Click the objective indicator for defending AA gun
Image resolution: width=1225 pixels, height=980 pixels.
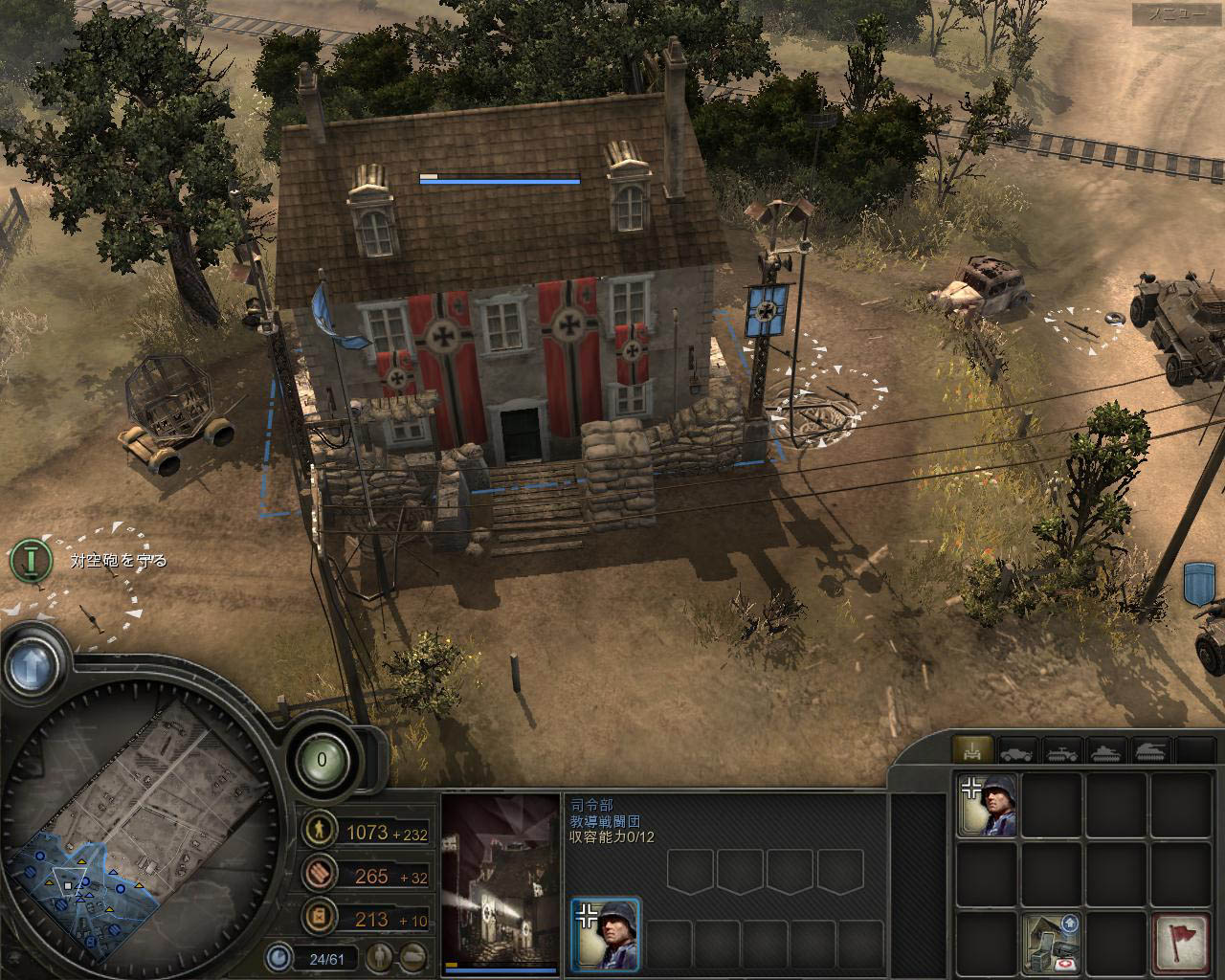point(31,560)
